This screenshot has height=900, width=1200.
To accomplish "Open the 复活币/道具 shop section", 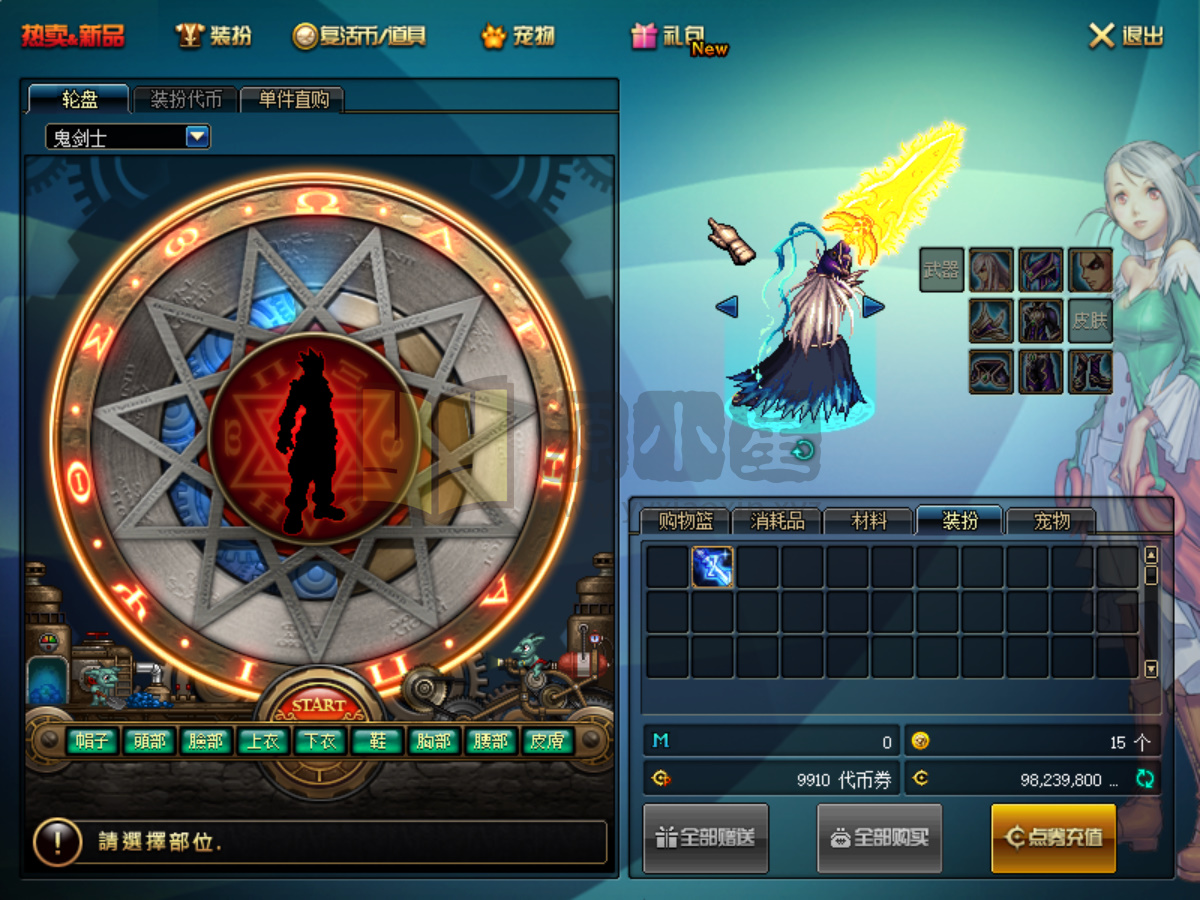I will tap(360, 36).
